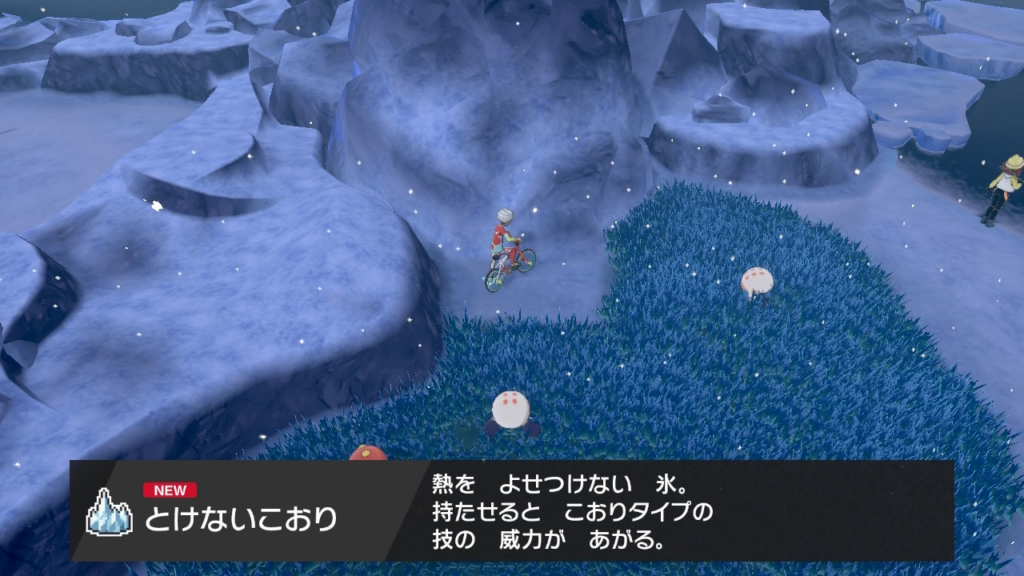This screenshot has height=576, width=1024.
Task: Select the とけないこおり item name
Action: tap(240, 519)
